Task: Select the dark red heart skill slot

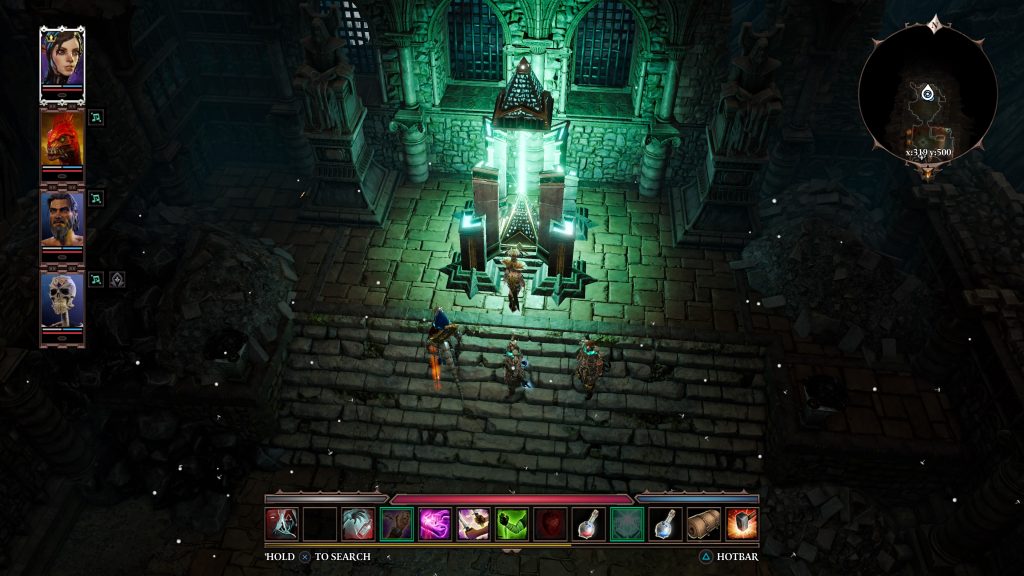Action: tap(550, 524)
